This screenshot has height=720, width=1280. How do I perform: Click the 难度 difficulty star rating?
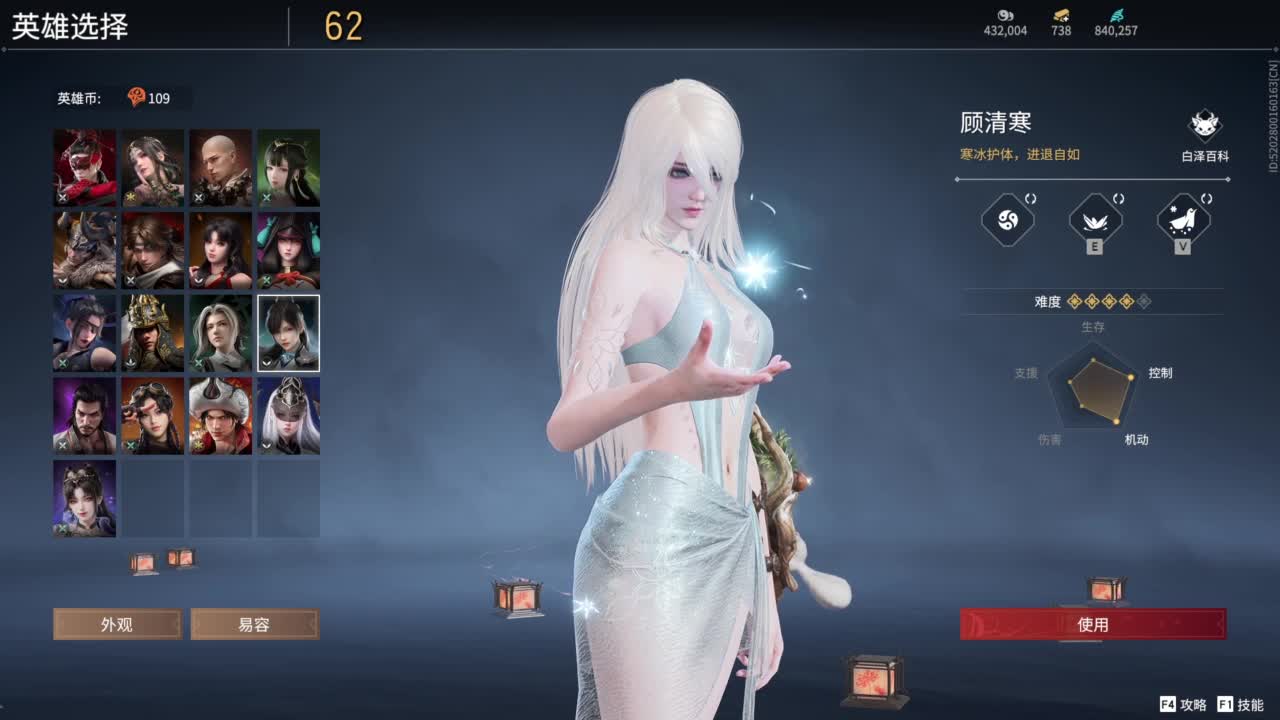[1110, 302]
